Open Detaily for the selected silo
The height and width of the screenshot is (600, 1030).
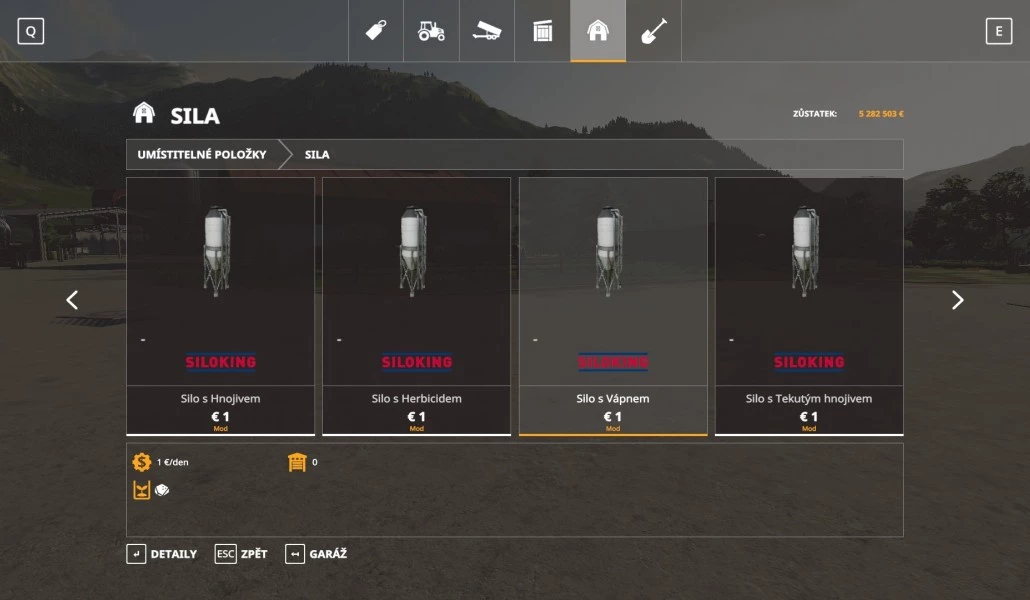click(162, 554)
